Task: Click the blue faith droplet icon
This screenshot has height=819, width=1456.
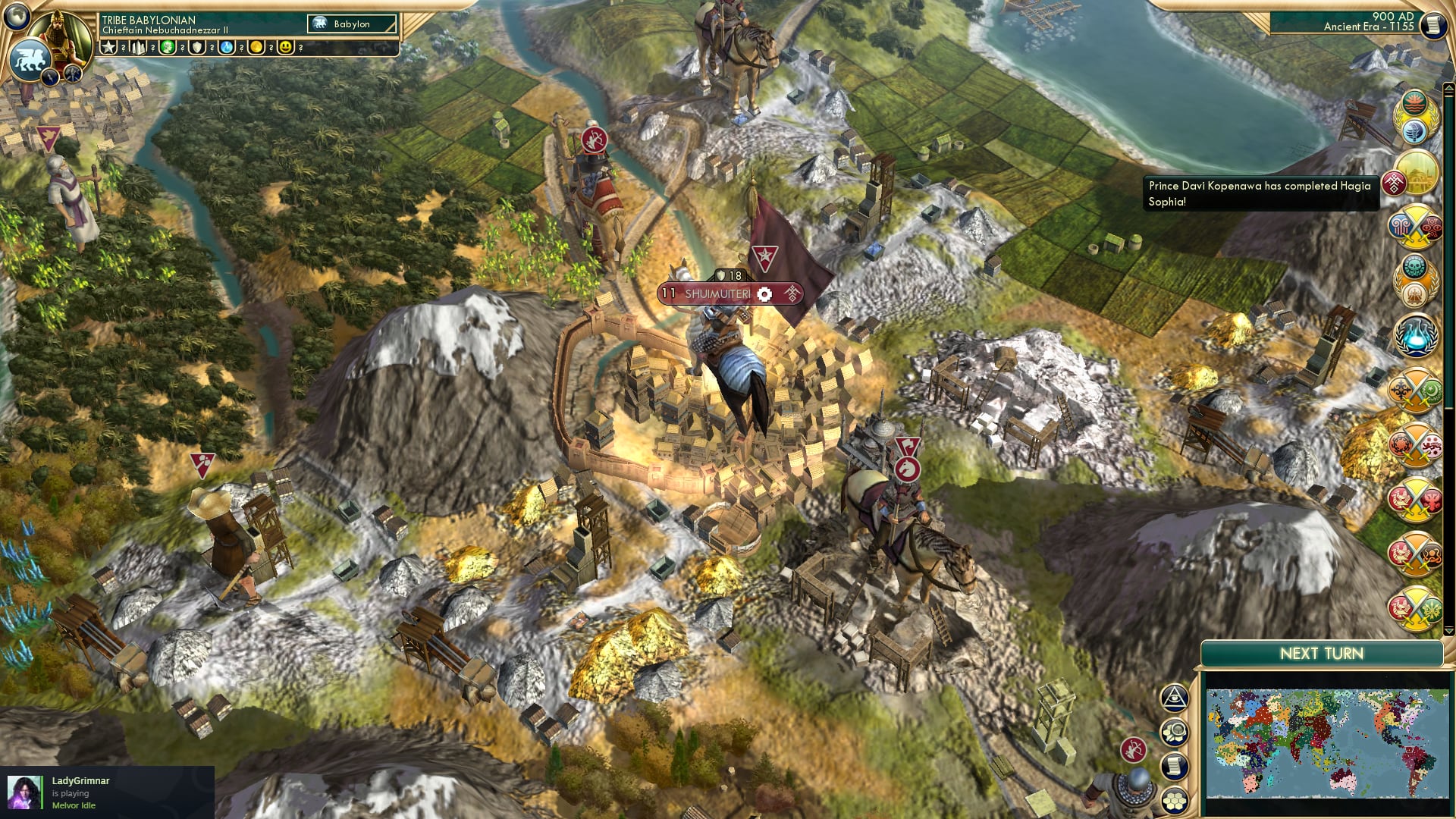Action: 227,47
